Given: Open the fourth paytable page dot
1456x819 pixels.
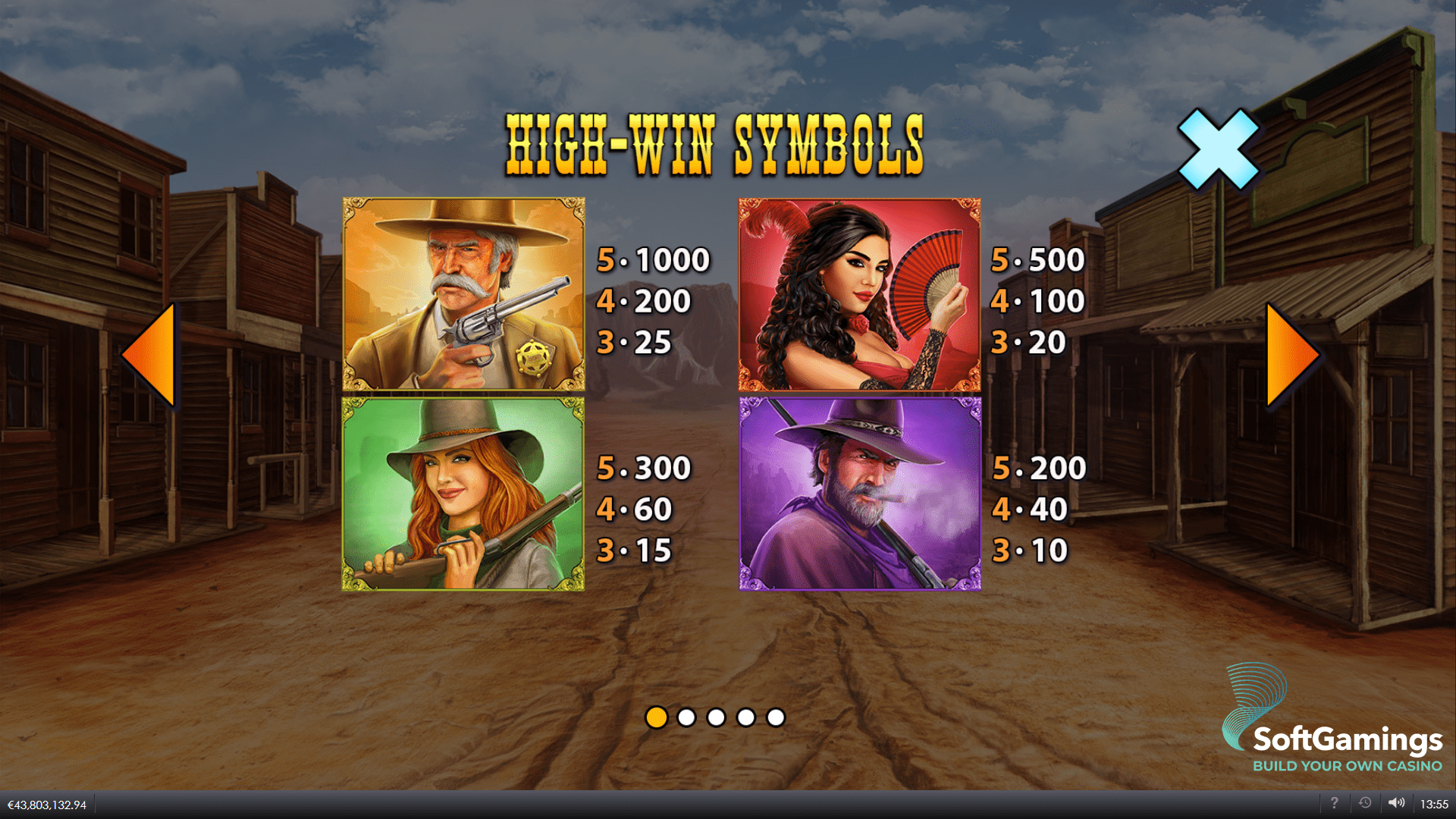Looking at the screenshot, I should click(746, 716).
